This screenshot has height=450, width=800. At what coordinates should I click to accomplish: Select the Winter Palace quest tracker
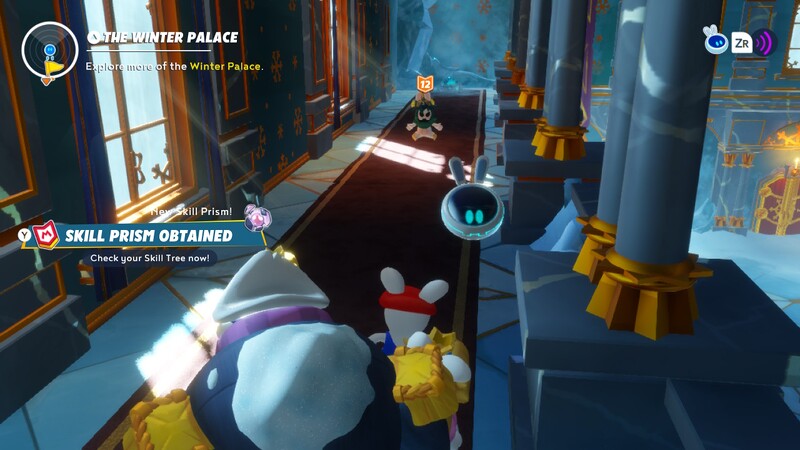[171, 38]
